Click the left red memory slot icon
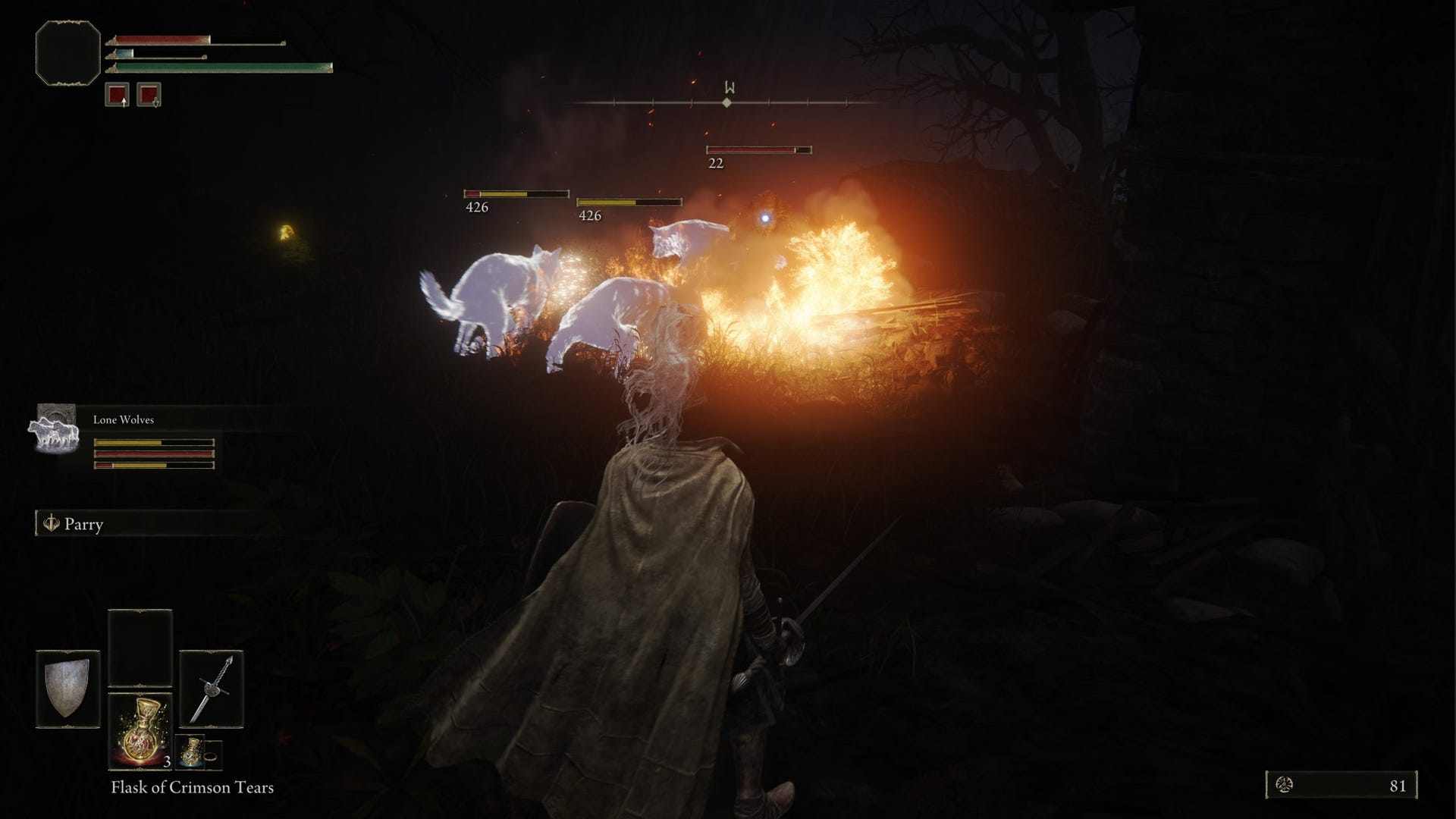 [x=118, y=95]
